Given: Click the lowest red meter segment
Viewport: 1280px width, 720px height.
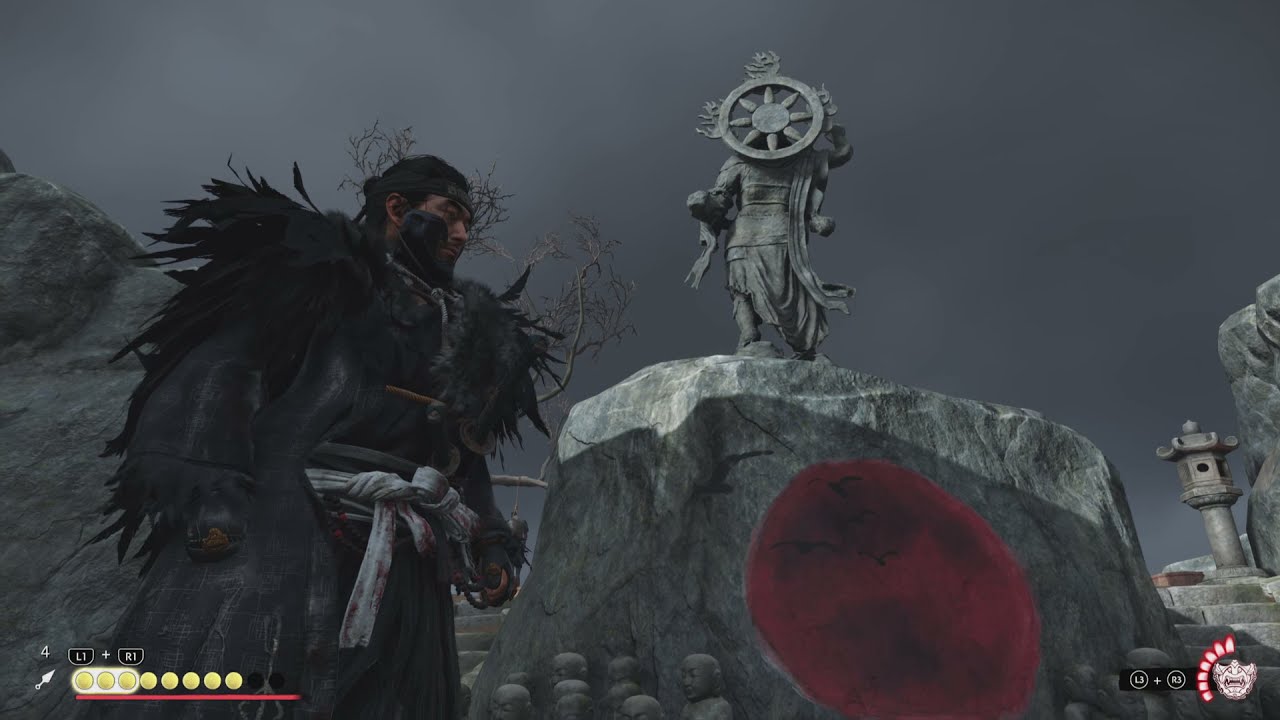Looking at the screenshot, I should [x=1205, y=695].
